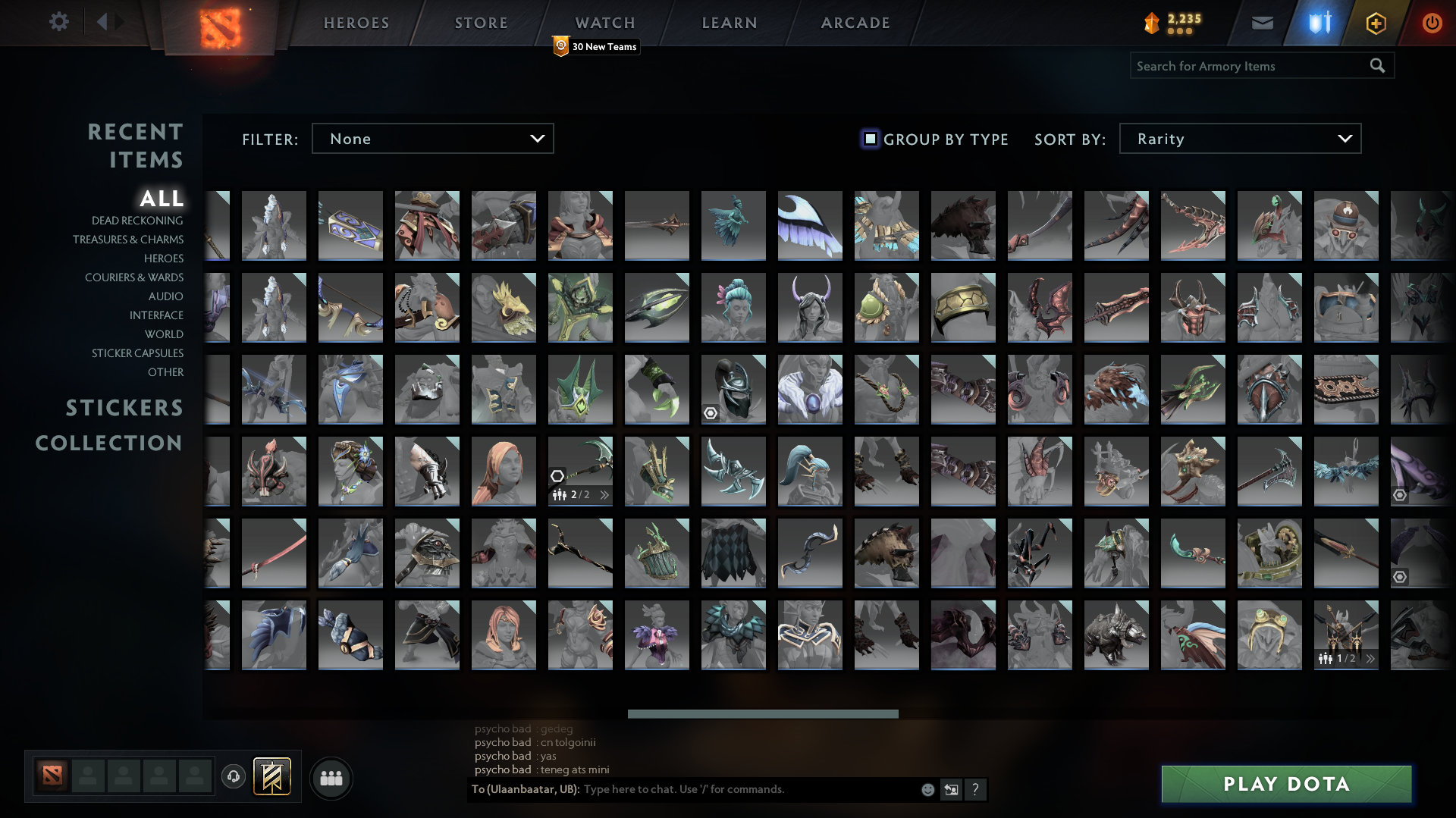Image resolution: width=1456 pixels, height=818 pixels.
Task: Open the Sort By Rarity dropdown
Action: click(1239, 139)
